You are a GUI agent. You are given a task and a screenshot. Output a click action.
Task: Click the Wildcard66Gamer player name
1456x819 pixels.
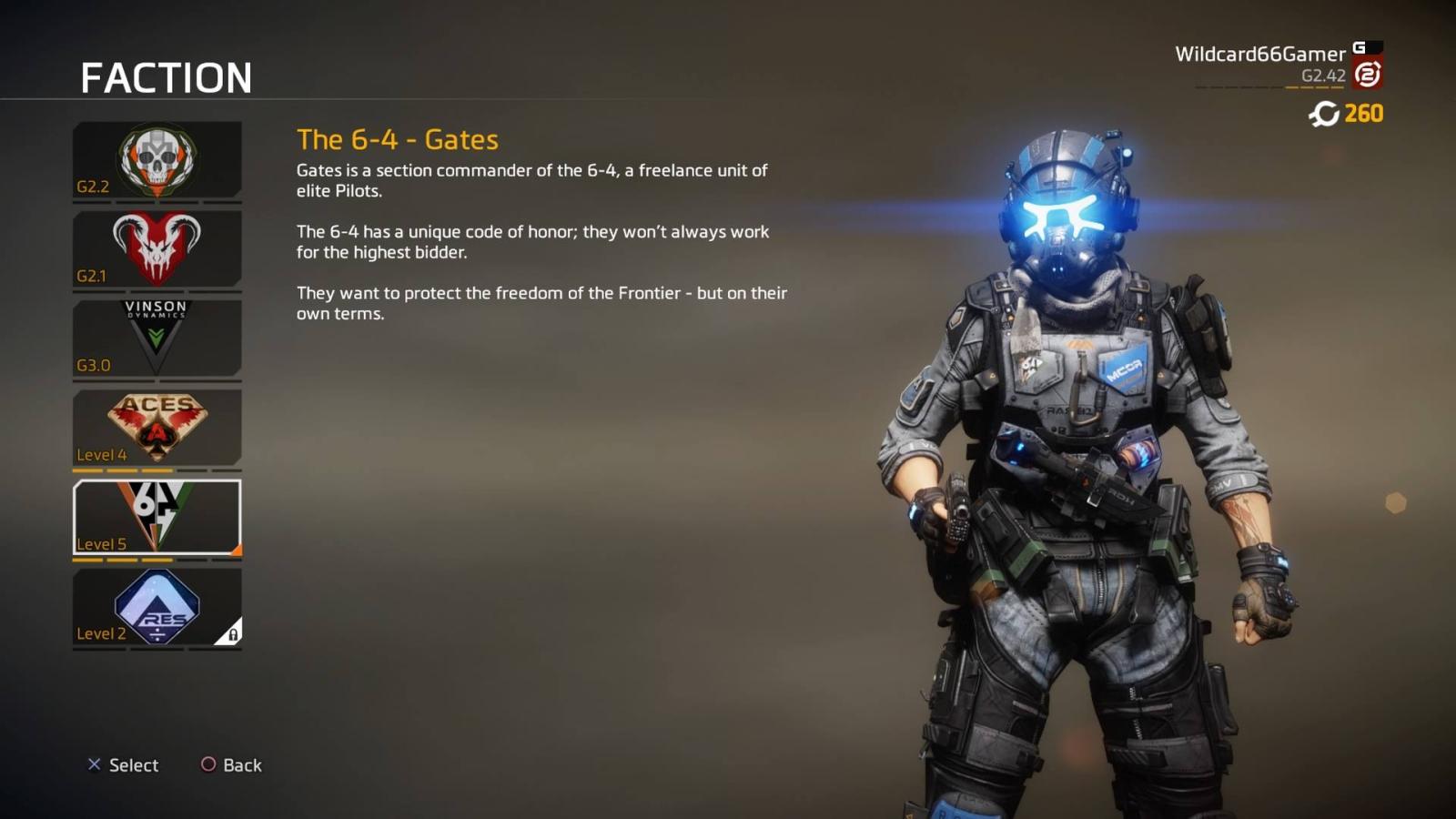(x=1259, y=54)
